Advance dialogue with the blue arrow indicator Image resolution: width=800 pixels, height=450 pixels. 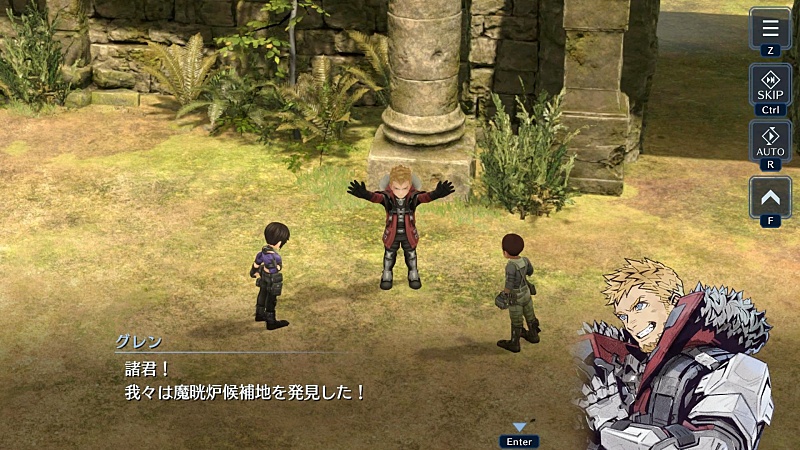(519, 428)
